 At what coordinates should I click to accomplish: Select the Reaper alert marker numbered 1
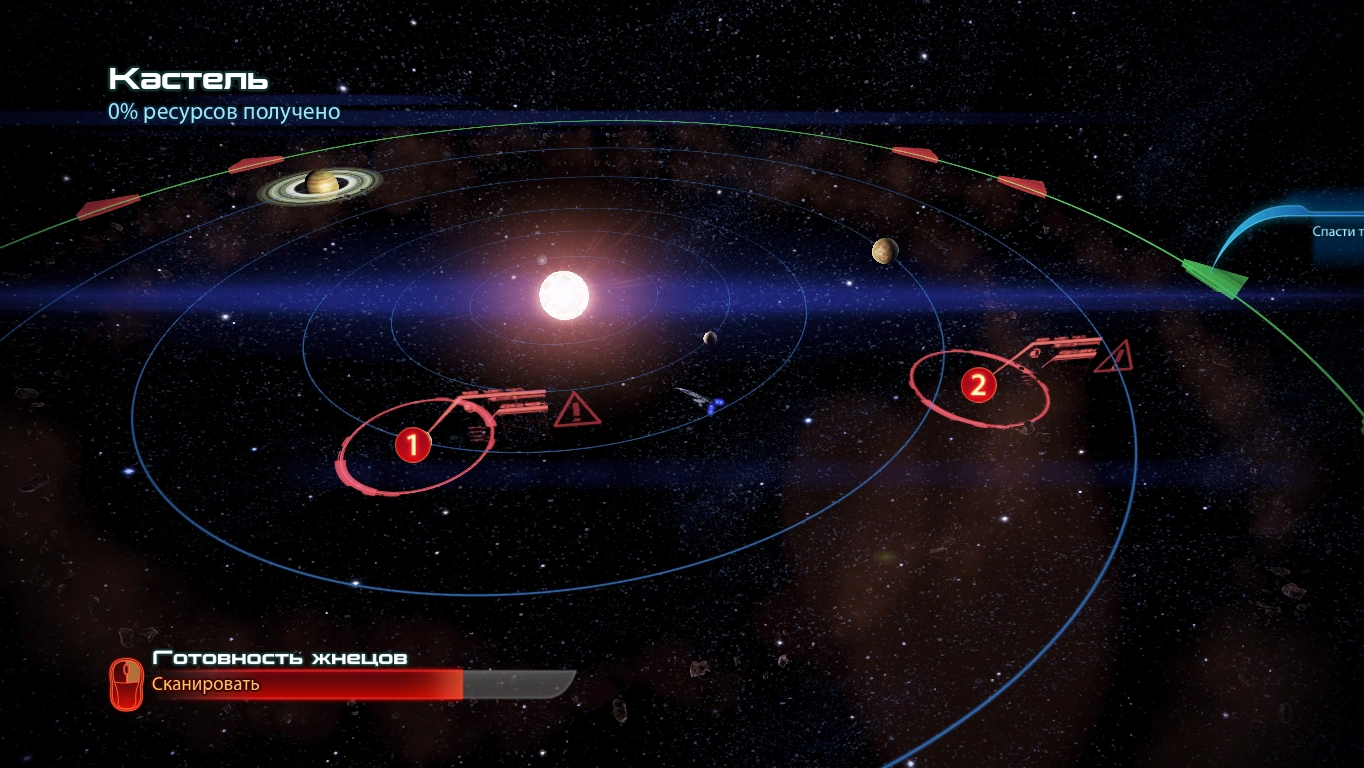[412, 445]
